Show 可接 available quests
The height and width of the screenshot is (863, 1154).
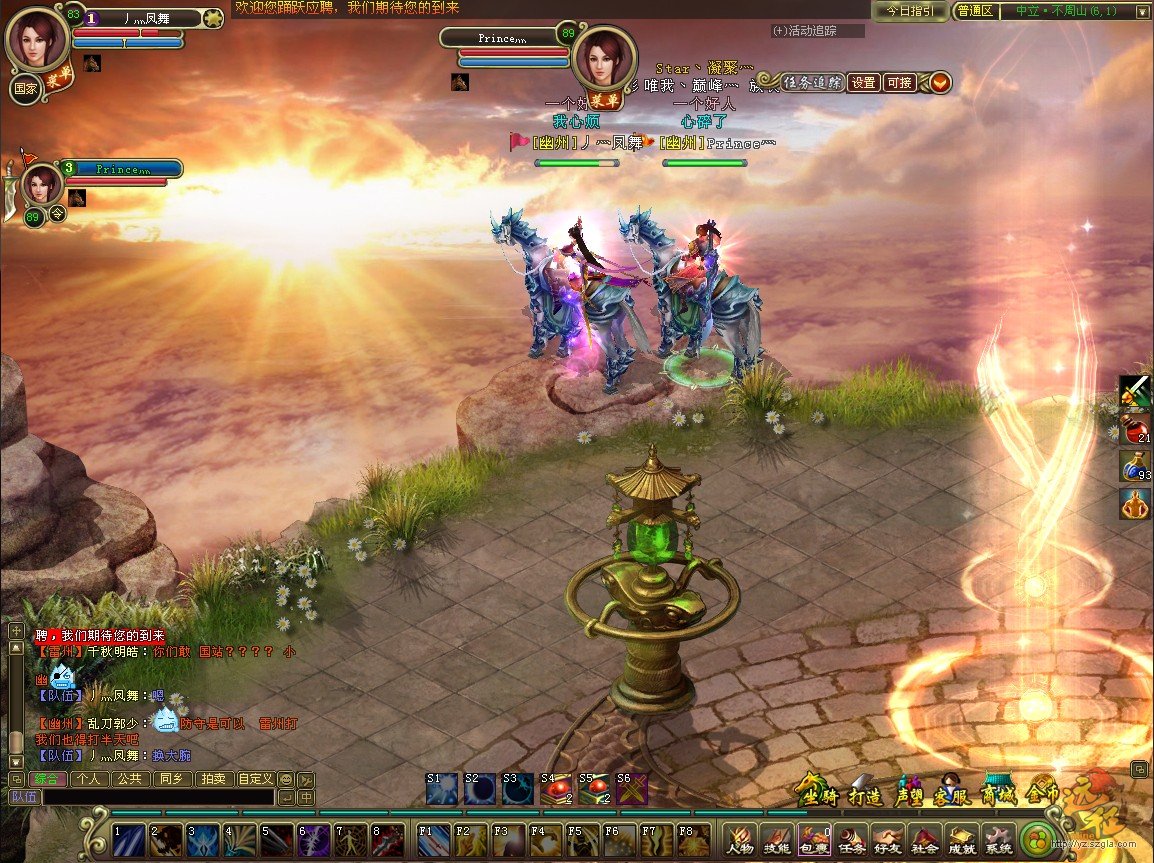tap(899, 83)
